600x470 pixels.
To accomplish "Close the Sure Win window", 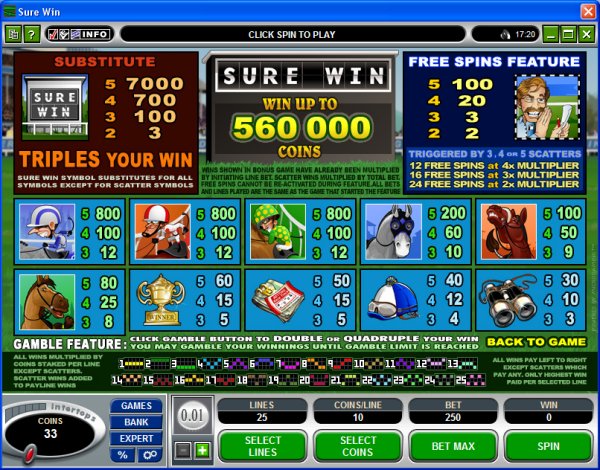I will tap(586, 9).
